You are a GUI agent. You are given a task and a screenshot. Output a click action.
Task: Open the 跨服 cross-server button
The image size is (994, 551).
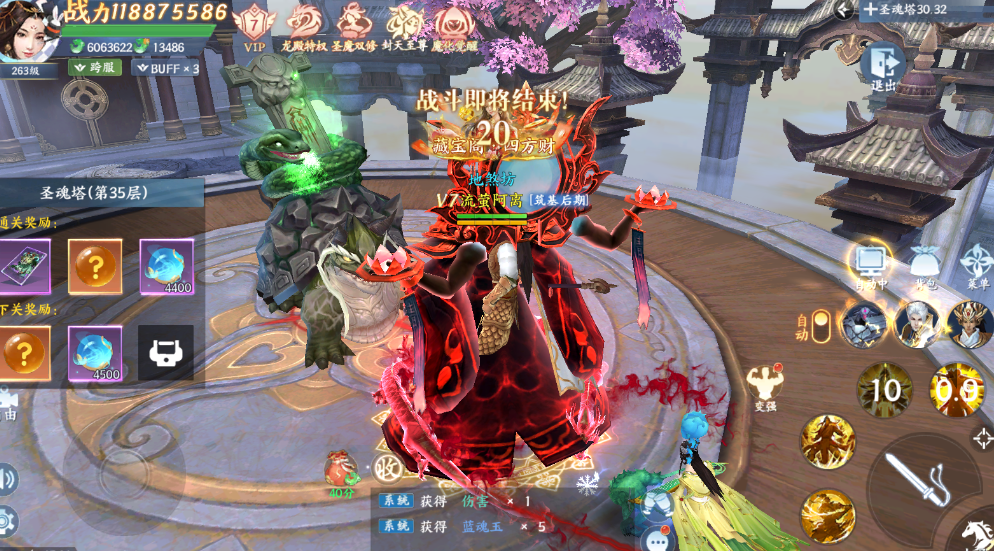click(x=95, y=68)
